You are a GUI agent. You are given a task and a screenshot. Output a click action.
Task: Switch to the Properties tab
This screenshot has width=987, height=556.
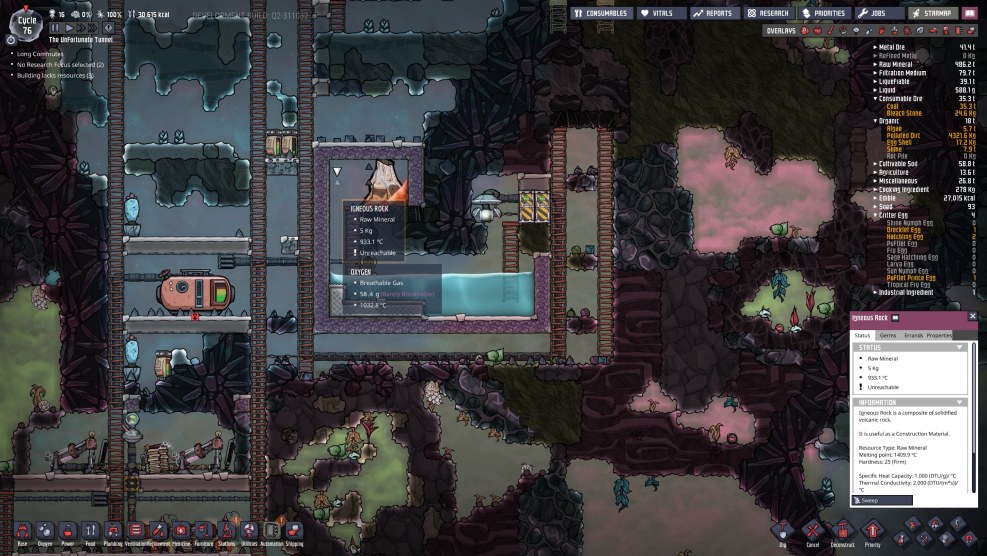[x=939, y=335]
